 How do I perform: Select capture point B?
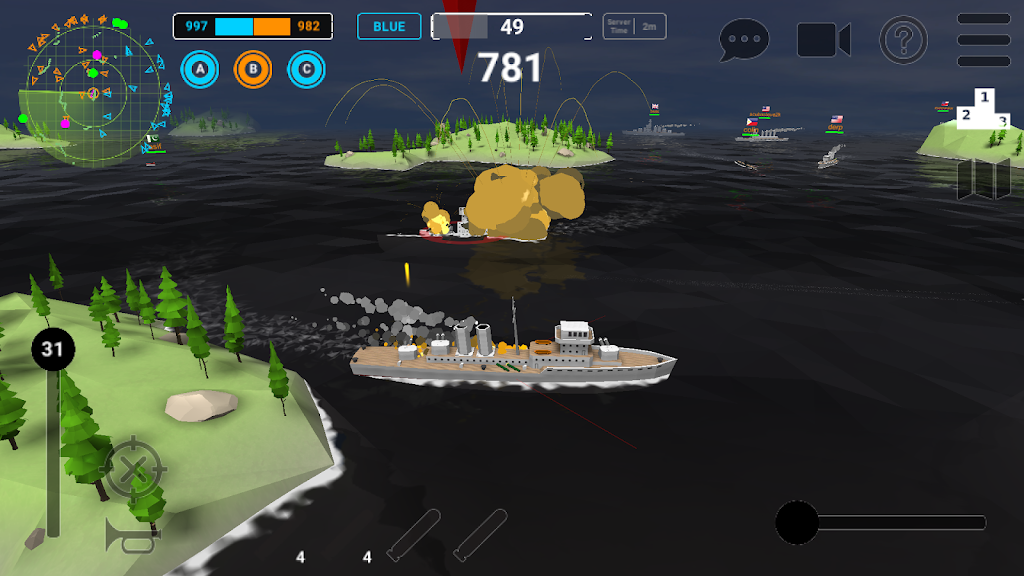(253, 69)
